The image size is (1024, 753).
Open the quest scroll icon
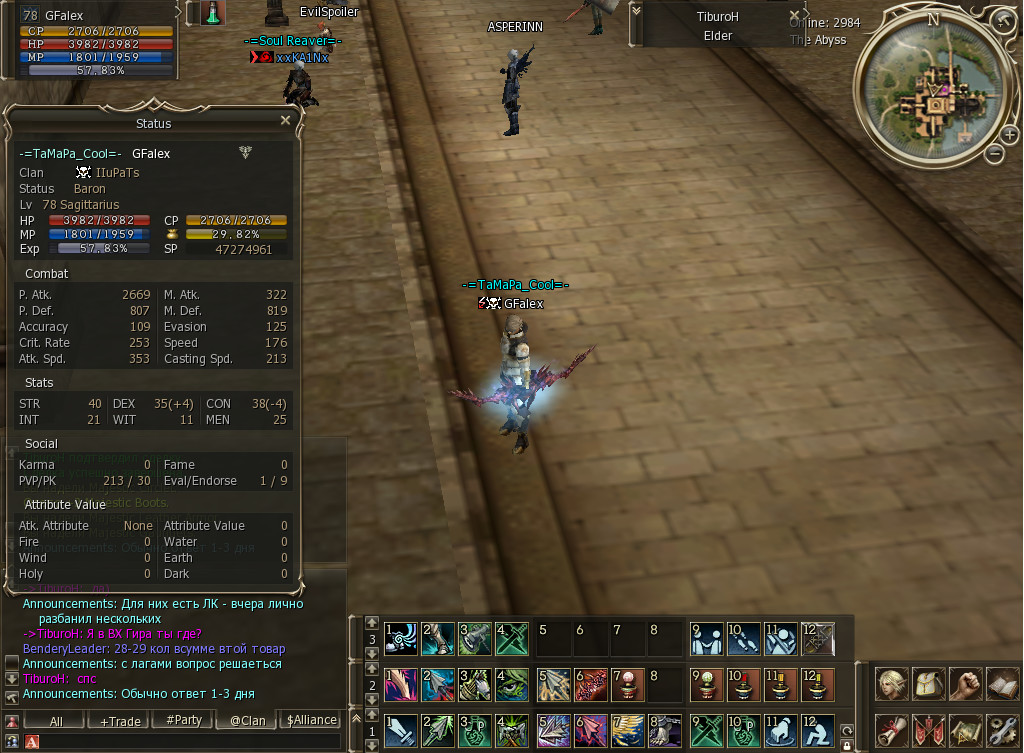[893, 729]
